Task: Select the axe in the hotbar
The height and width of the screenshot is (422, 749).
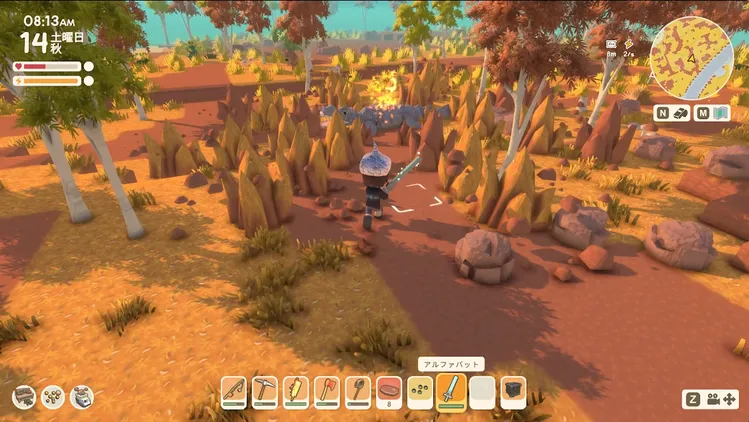Action: [327, 389]
